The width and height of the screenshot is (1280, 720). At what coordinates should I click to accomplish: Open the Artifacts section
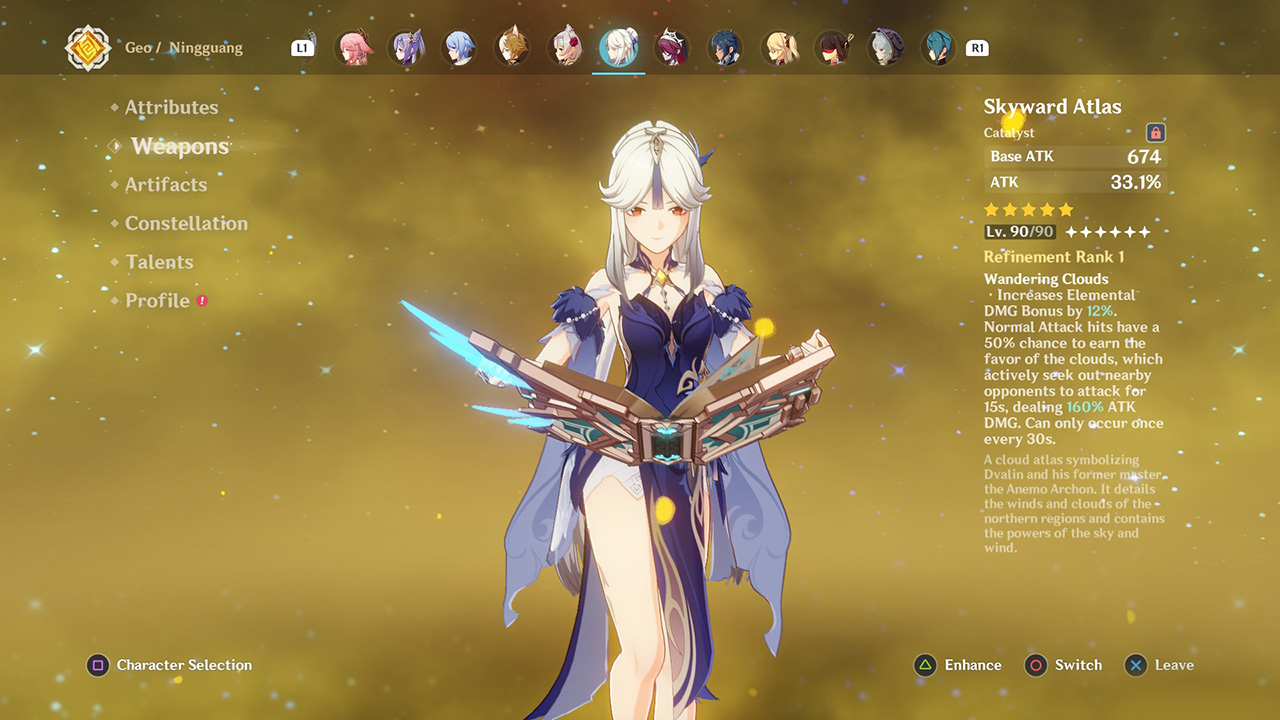pos(166,185)
